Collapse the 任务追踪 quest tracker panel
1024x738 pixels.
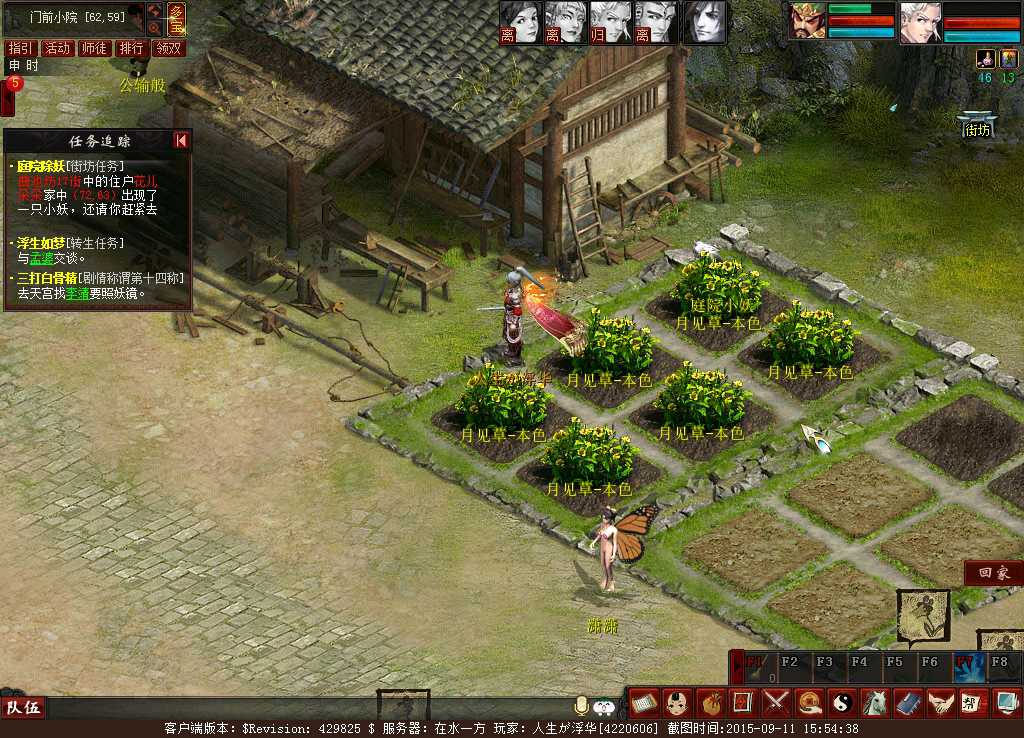coord(181,141)
